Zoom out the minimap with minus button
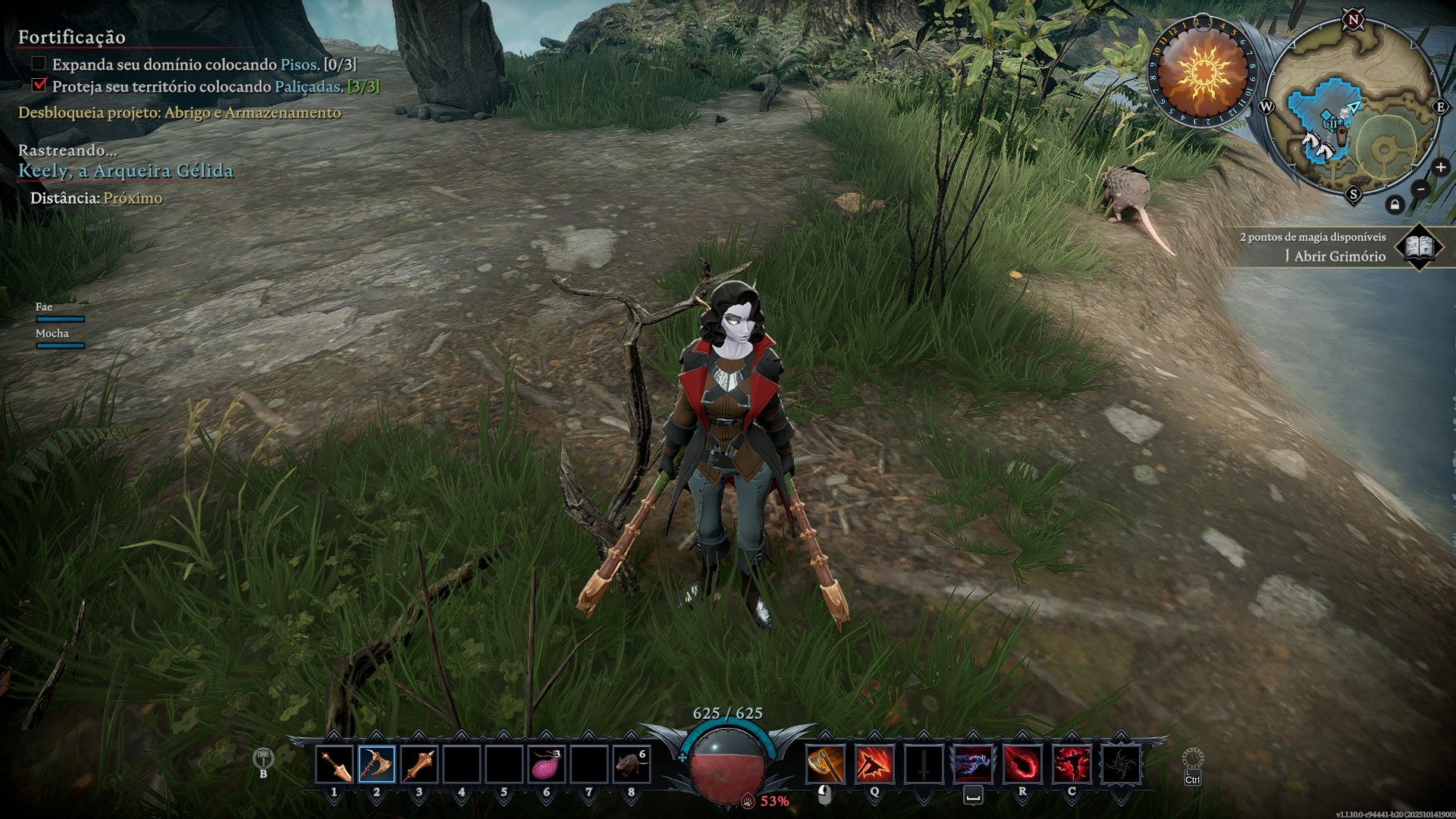Screen dimensions: 1456x819 (1420, 189)
